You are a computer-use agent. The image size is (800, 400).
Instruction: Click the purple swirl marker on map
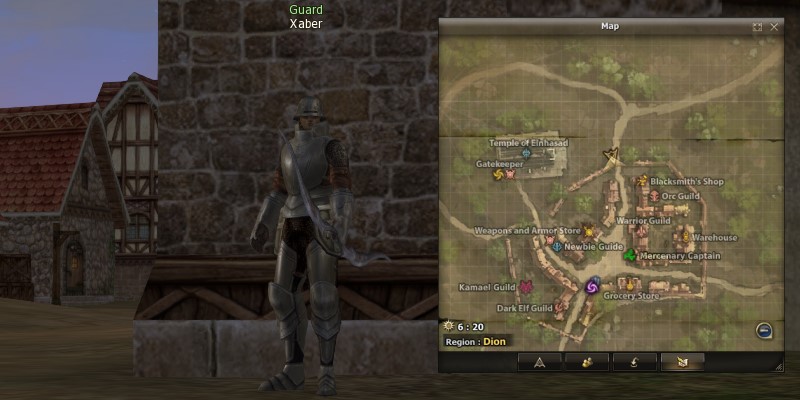point(591,287)
